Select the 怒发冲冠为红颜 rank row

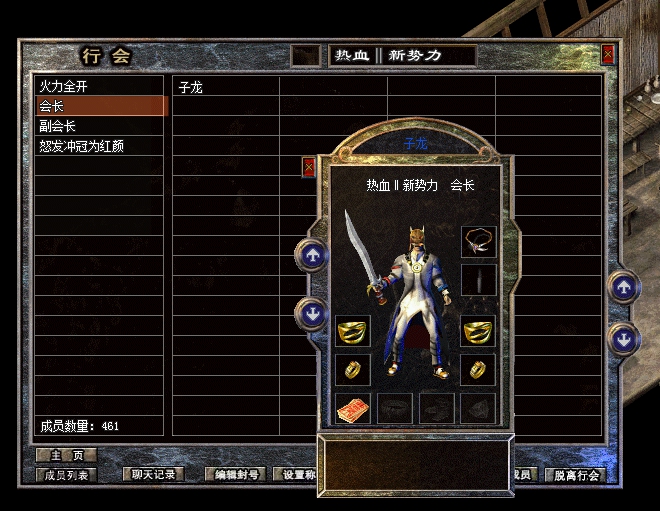[100, 146]
